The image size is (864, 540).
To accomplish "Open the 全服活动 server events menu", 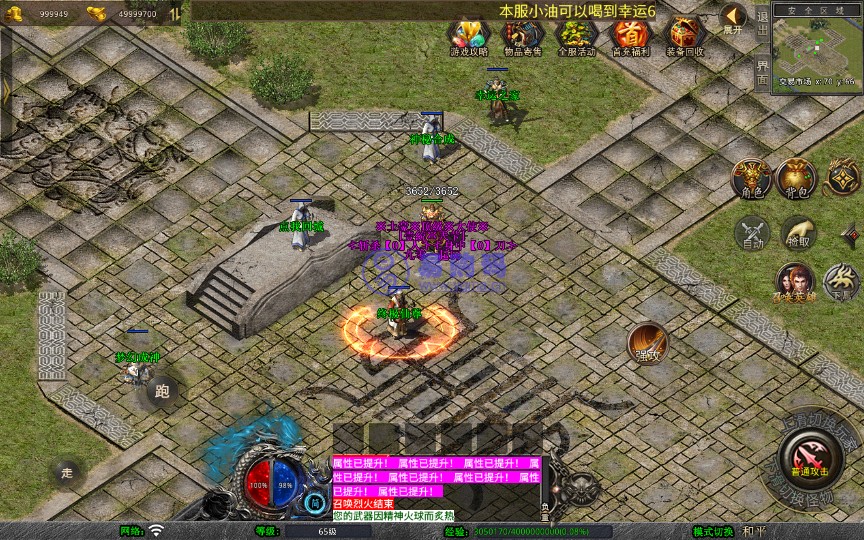I will click(575, 38).
